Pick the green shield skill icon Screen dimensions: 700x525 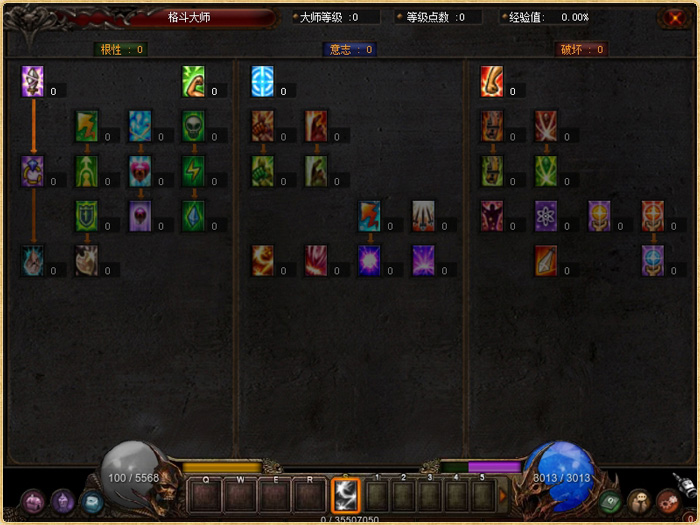pyautogui.click(x=88, y=215)
